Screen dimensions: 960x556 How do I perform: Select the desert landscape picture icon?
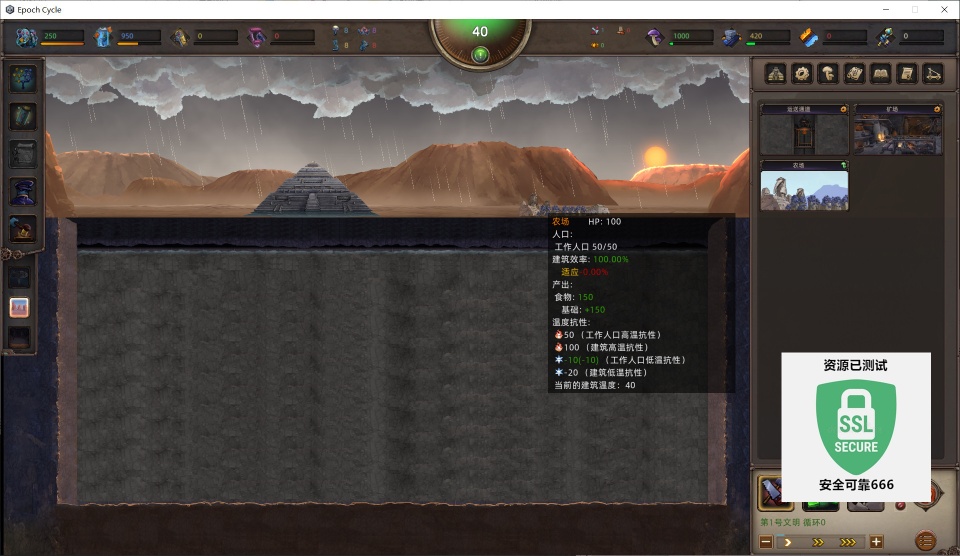coord(20,307)
